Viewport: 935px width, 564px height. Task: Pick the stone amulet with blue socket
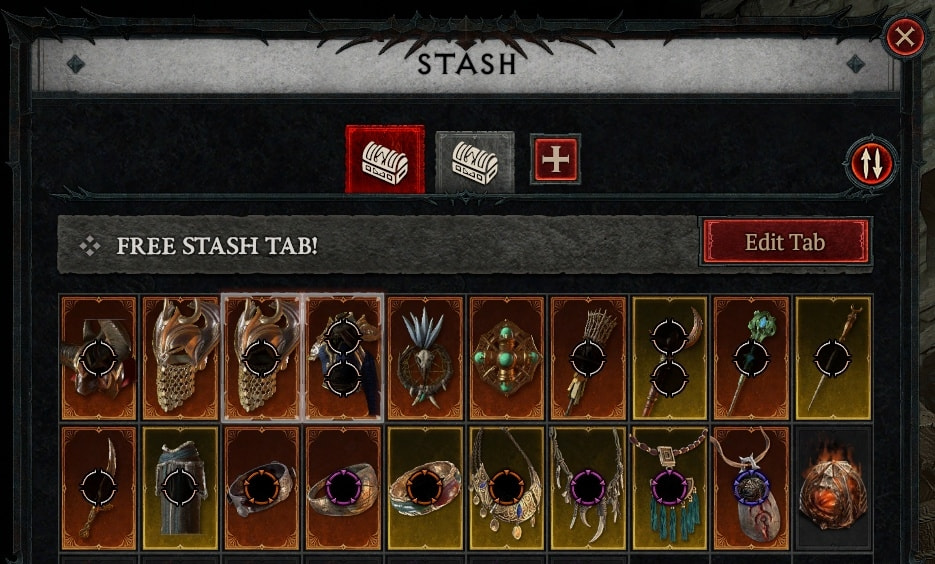click(751, 487)
